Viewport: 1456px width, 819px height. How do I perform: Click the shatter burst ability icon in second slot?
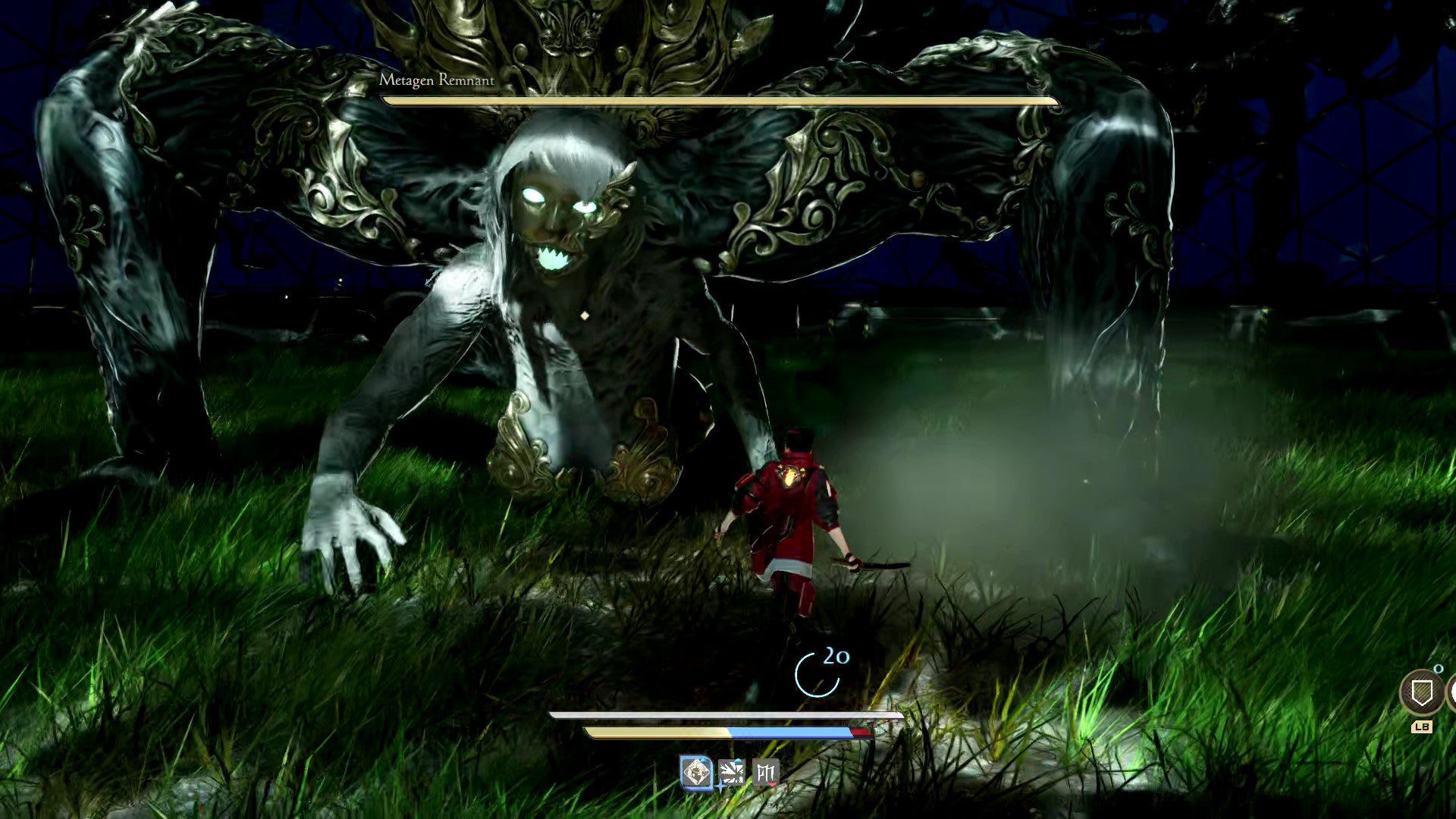pyautogui.click(x=733, y=773)
